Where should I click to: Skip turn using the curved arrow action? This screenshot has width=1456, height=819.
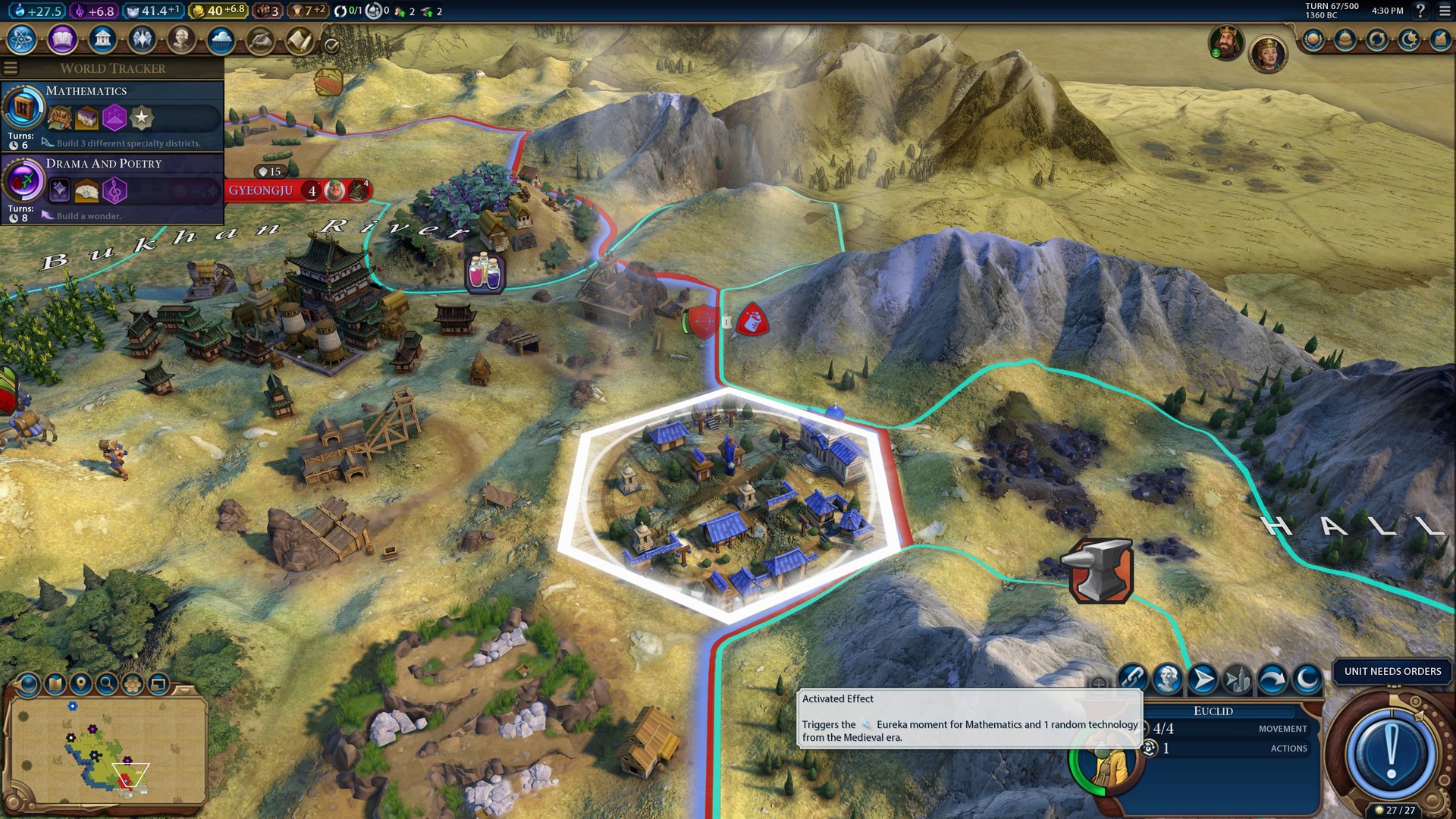pyautogui.click(x=1272, y=679)
